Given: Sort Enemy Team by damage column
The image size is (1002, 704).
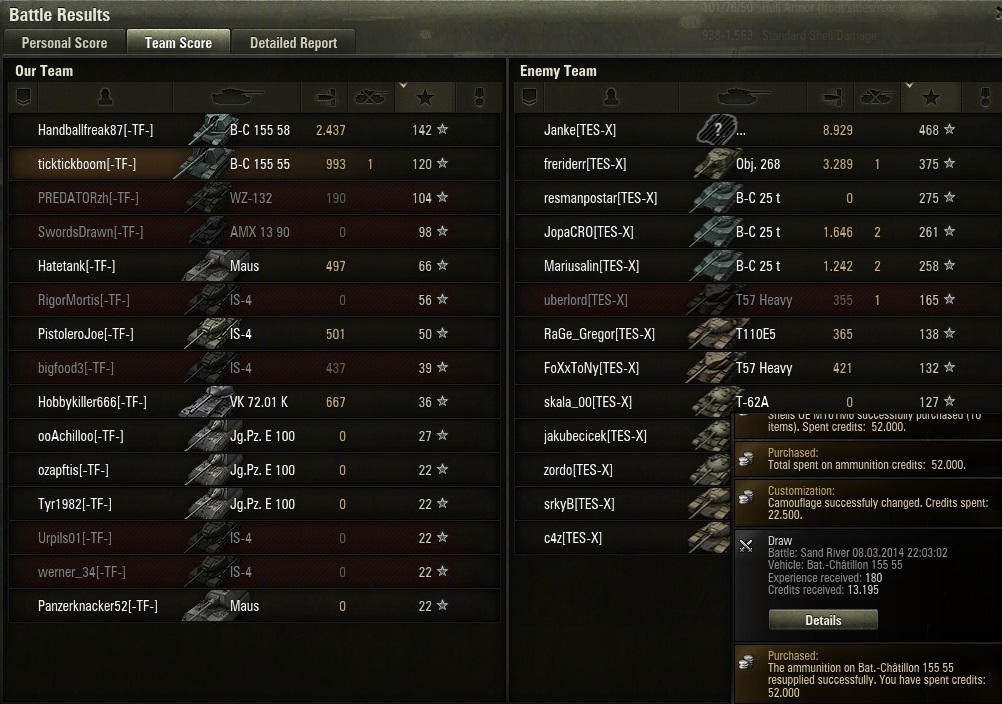Looking at the screenshot, I should coord(832,97).
